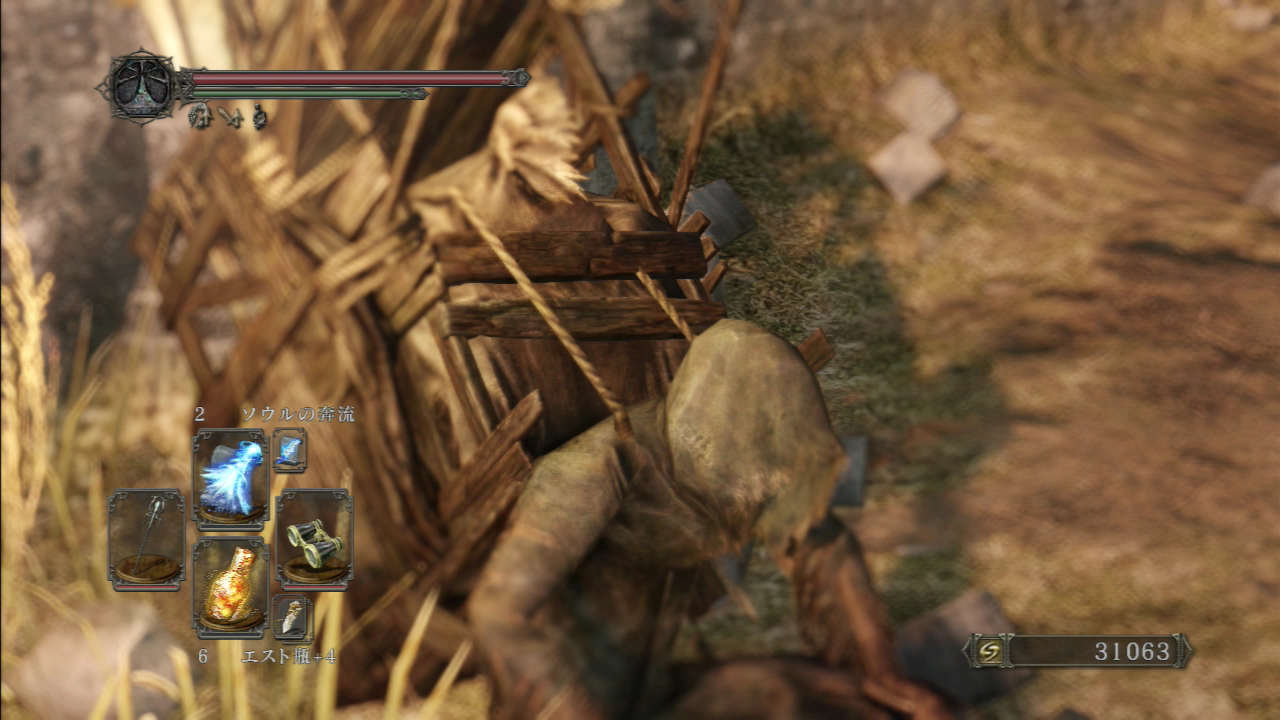Open the character portrait emblem
The image size is (1280, 720).
(x=143, y=85)
